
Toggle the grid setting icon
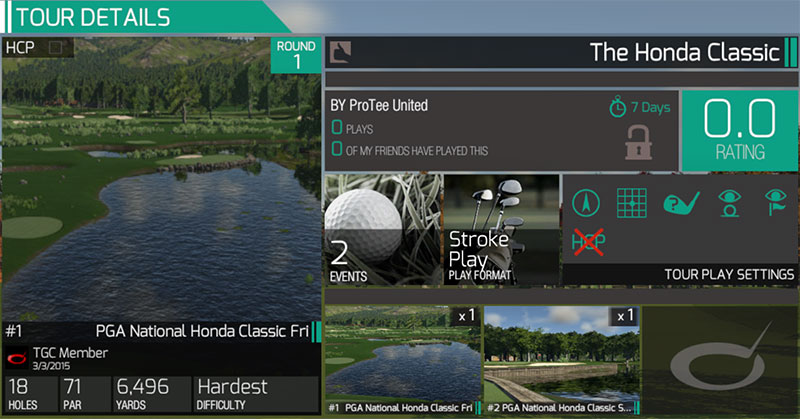(x=631, y=203)
